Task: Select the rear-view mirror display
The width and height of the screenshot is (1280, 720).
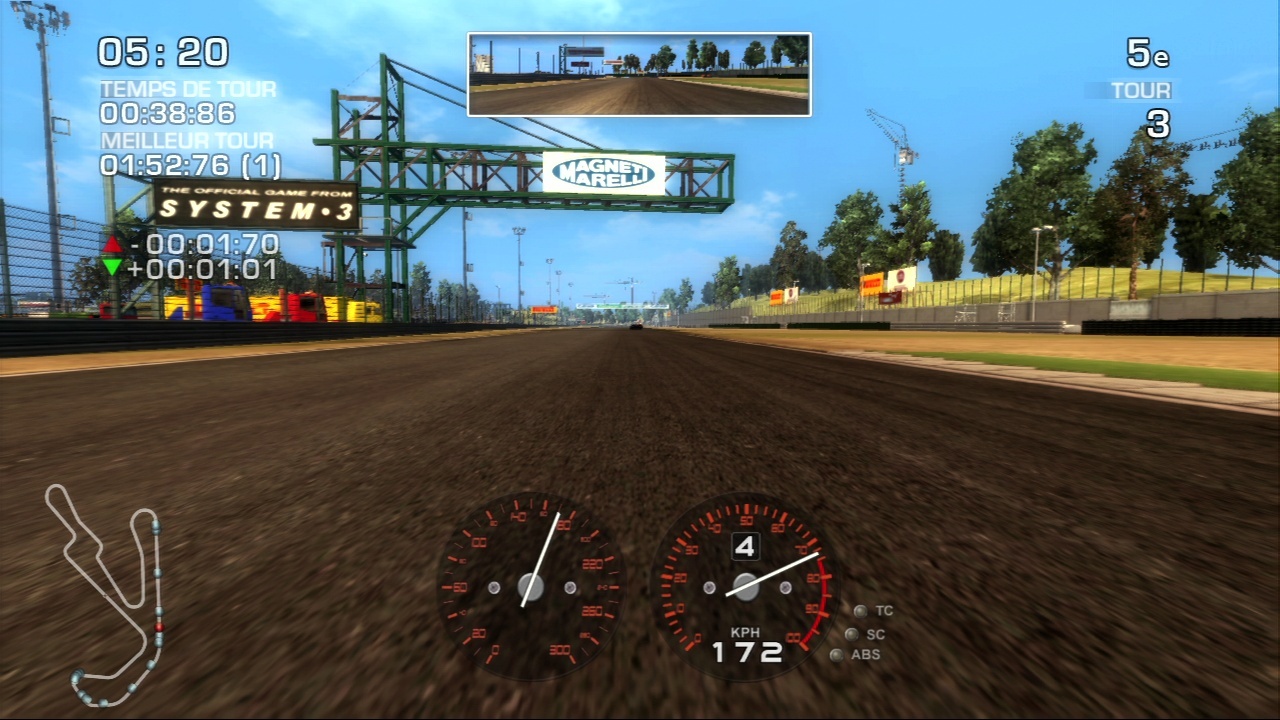Action: point(639,74)
